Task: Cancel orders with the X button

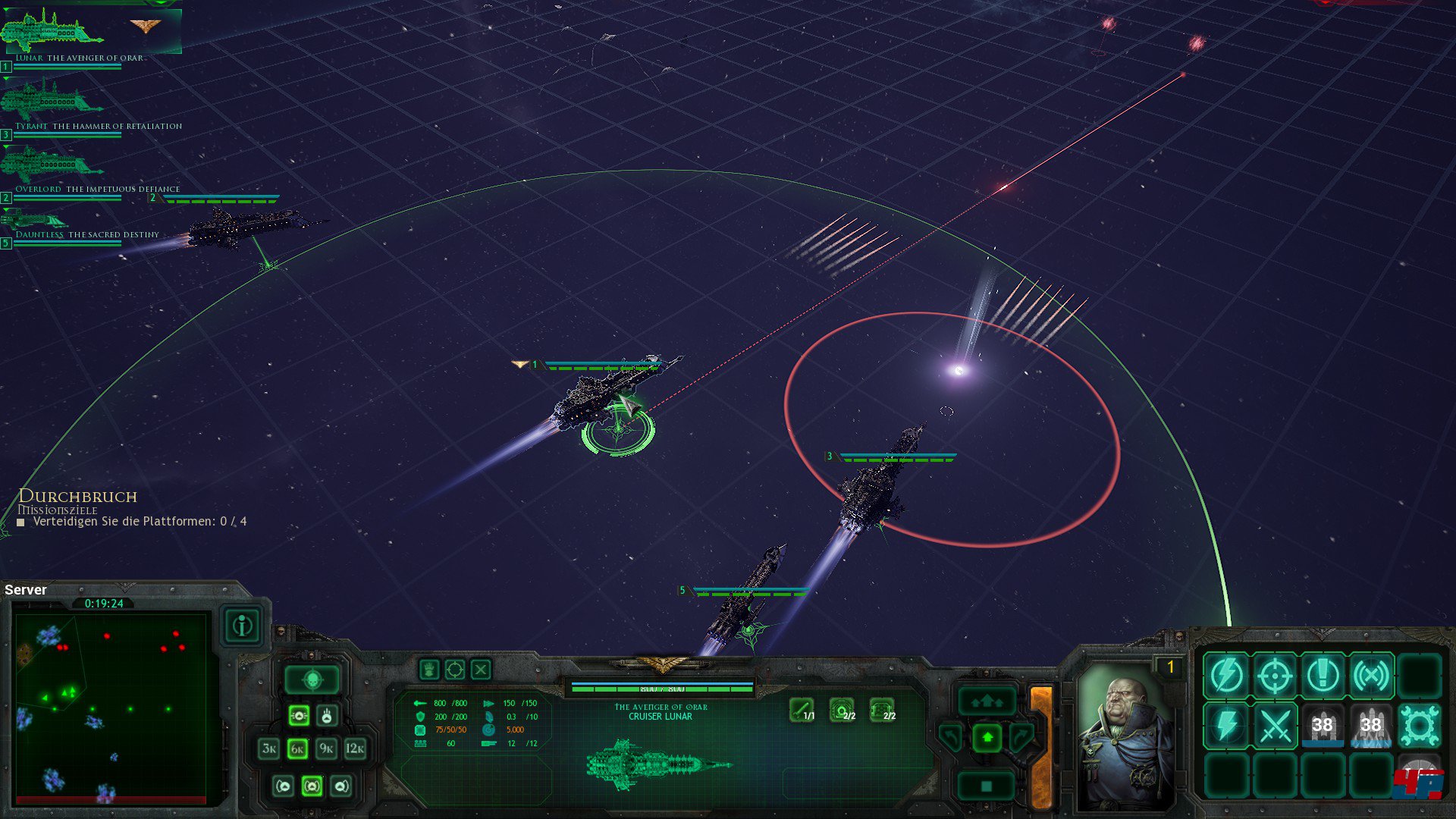Action: pyautogui.click(x=481, y=670)
